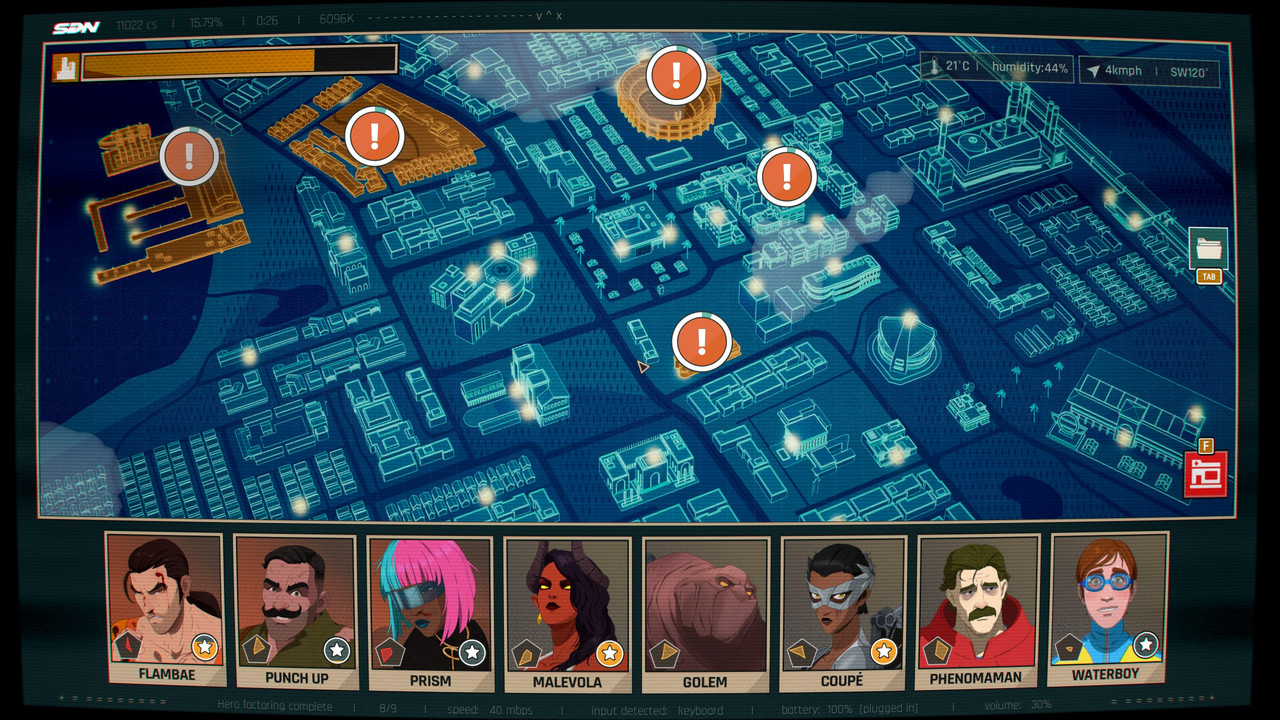This screenshot has width=1280, height=720.
Task: Open the alert on the orange stadium
Action: pos(677,75)
